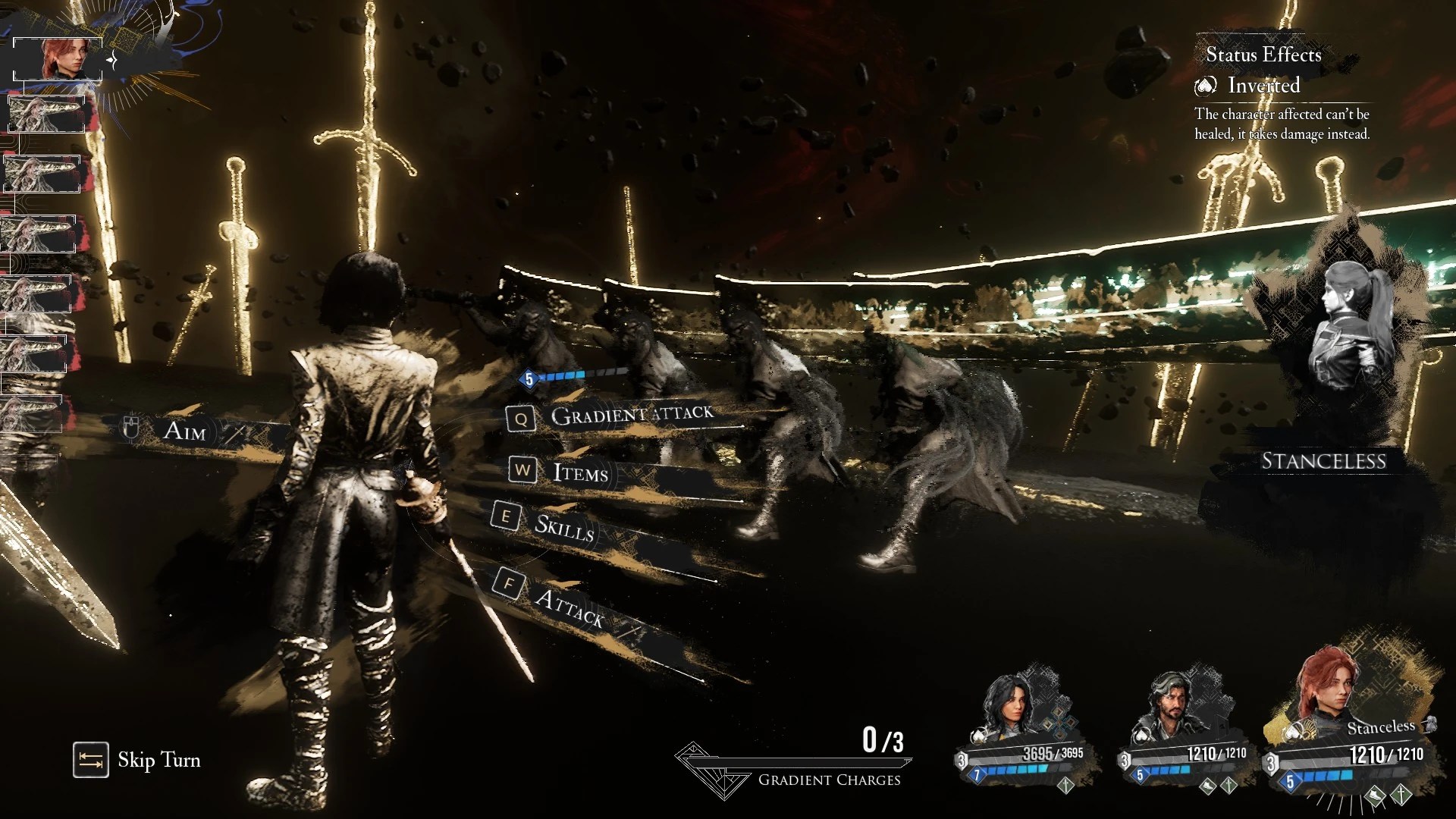Select the Gradient Attack command
Image resolution: width=1456 pixels, height=819 pixels.
(x=631, y=415)
